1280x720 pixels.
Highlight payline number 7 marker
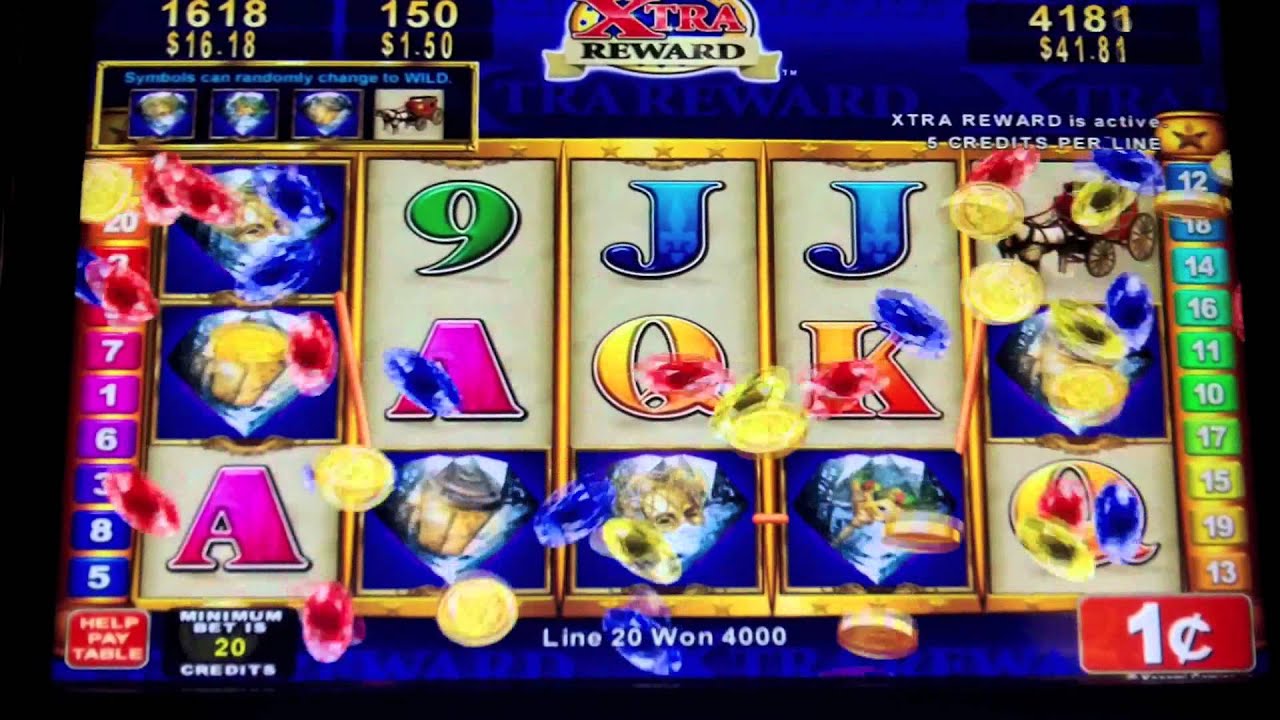coord(108,351)
